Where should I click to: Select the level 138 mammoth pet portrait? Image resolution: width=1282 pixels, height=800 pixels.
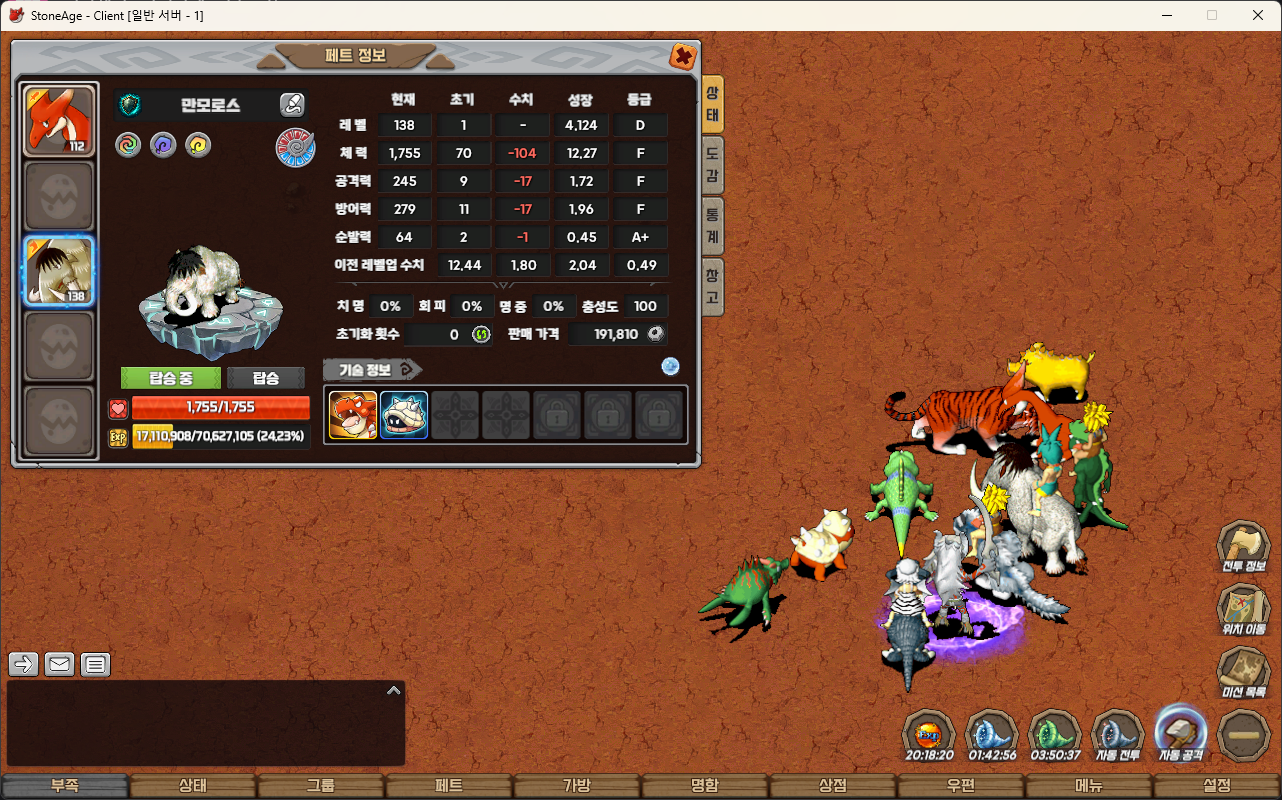(59, 271)
